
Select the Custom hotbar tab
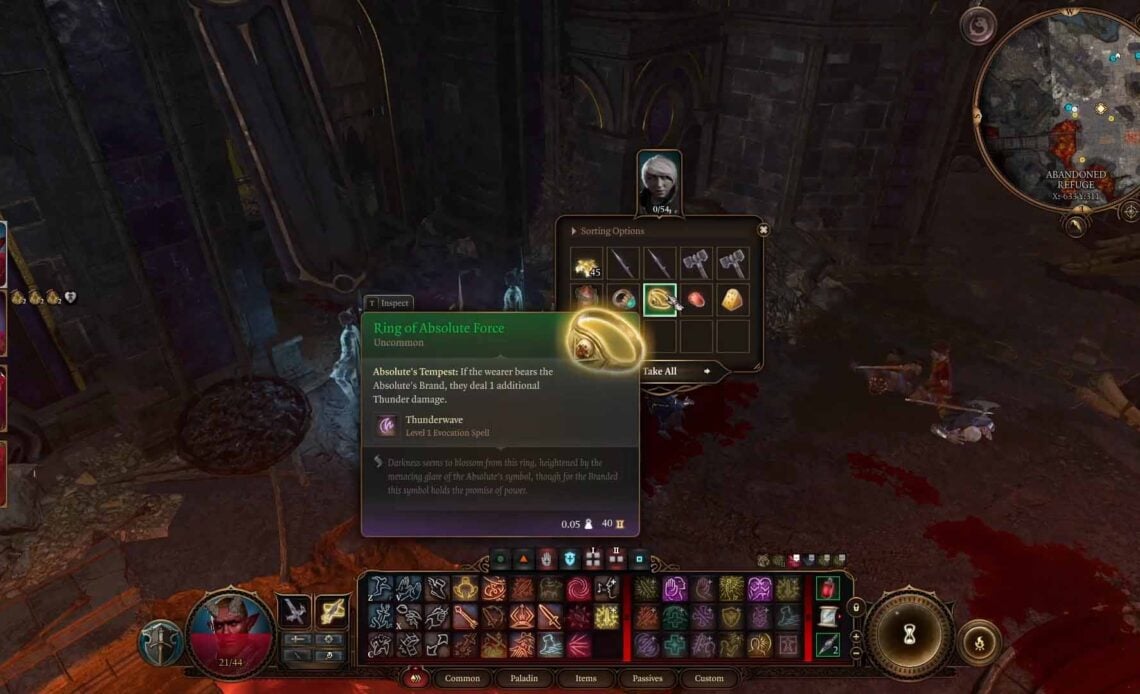click(x=709, y=678)
